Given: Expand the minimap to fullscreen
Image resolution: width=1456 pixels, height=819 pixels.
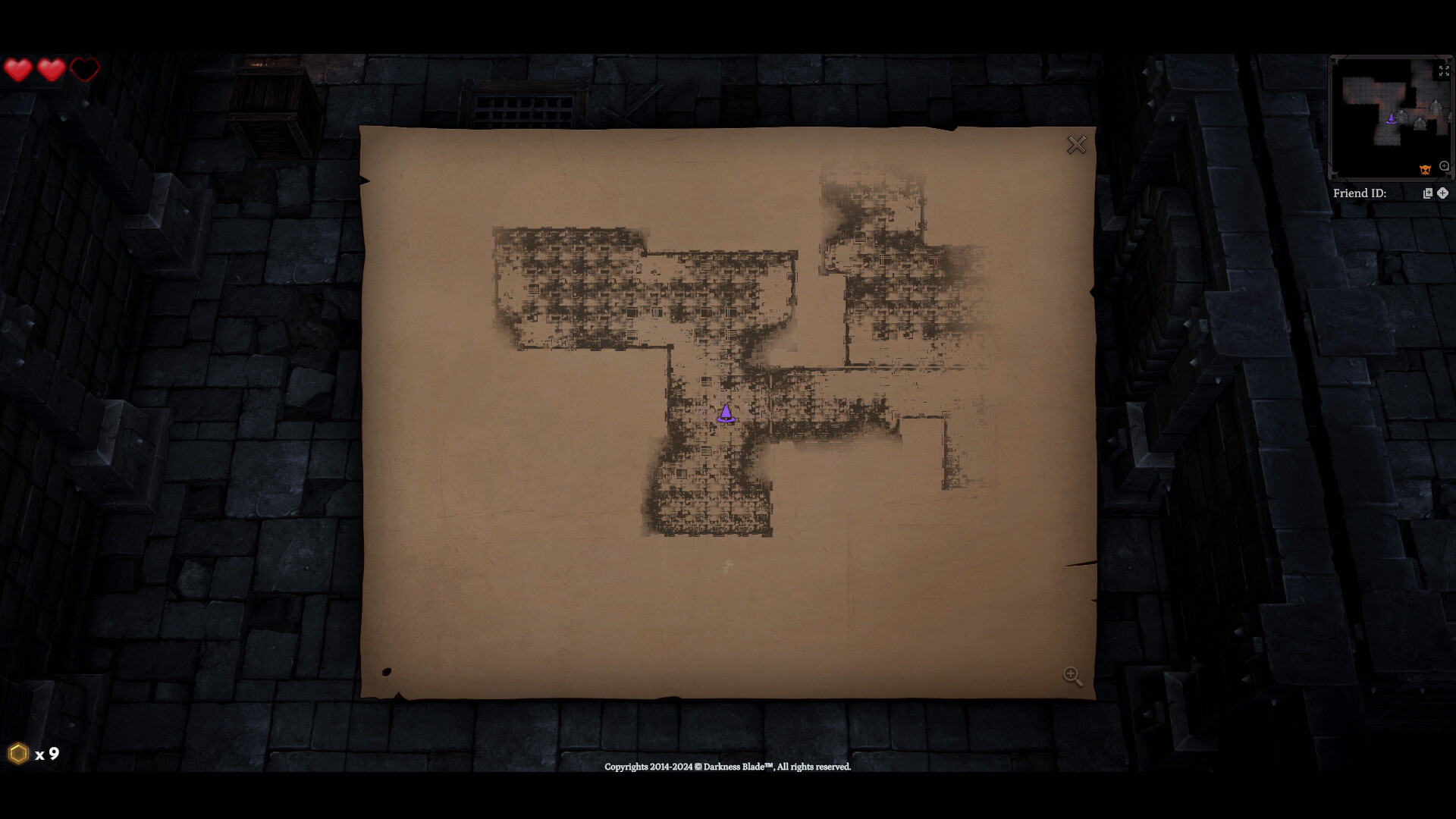Looking at the screenshot, I should click(1443, 71).
